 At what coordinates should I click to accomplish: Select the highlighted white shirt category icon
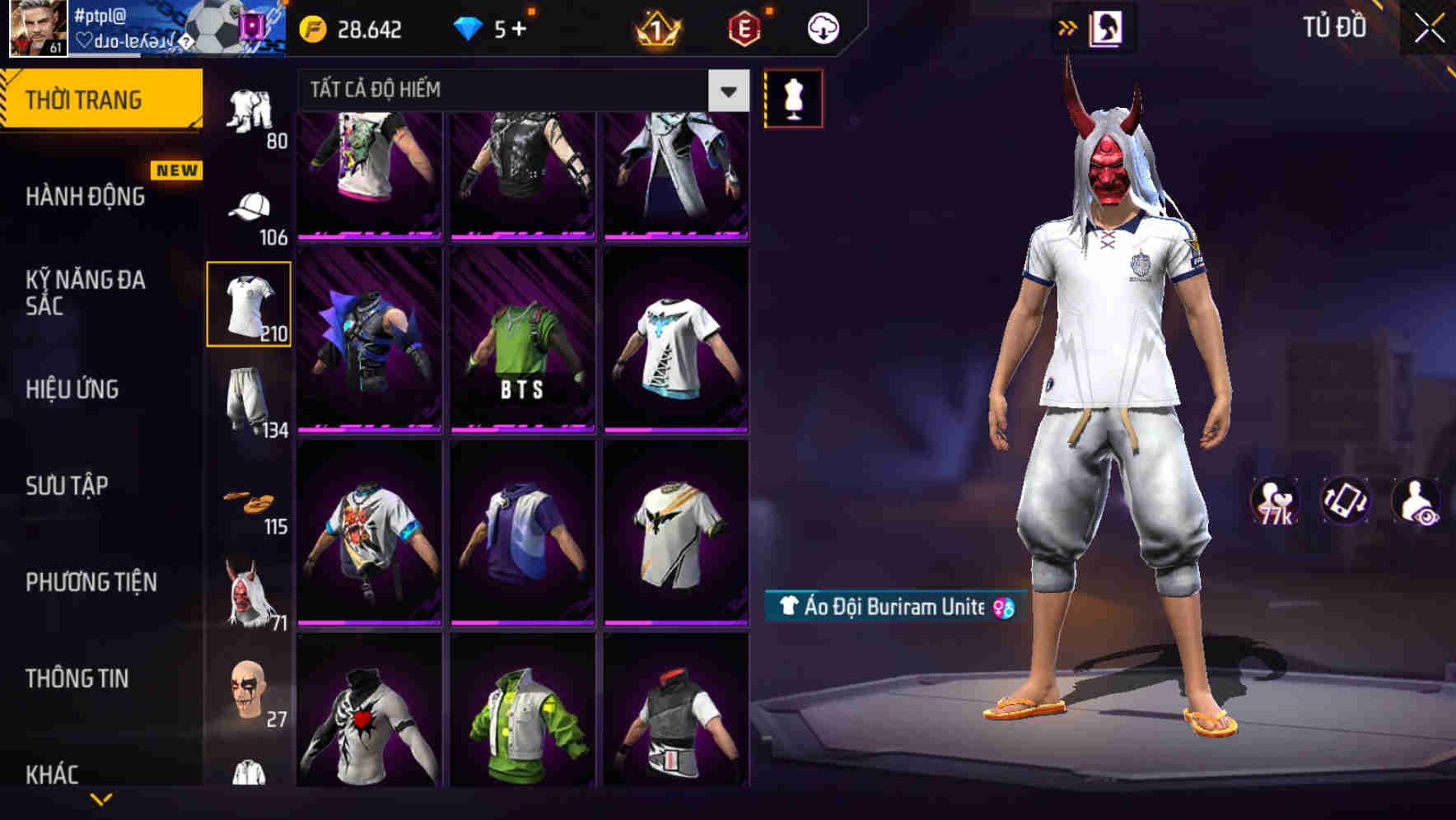click(x=250, y=305)
